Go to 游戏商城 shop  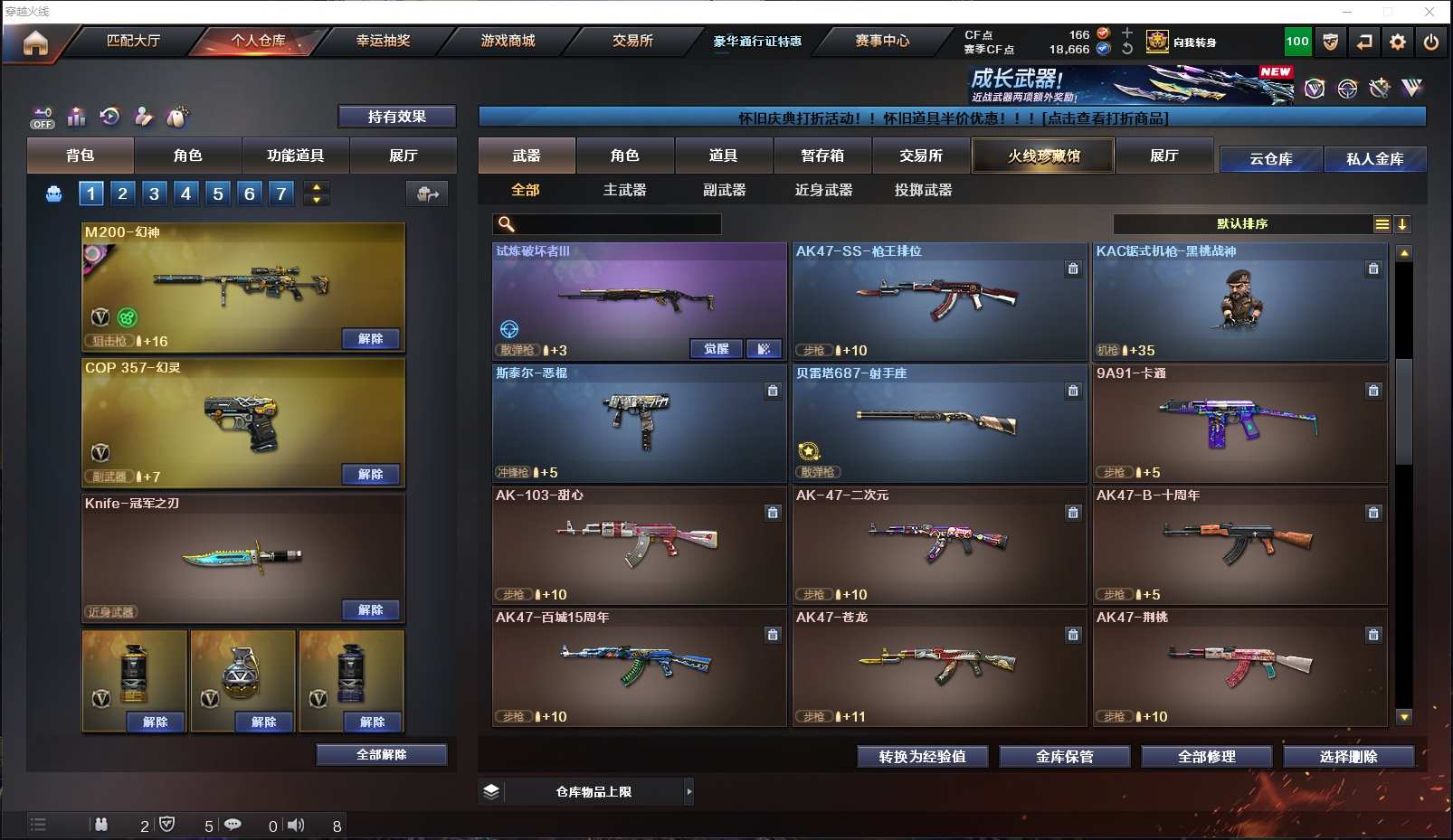[x=508, y=41]
